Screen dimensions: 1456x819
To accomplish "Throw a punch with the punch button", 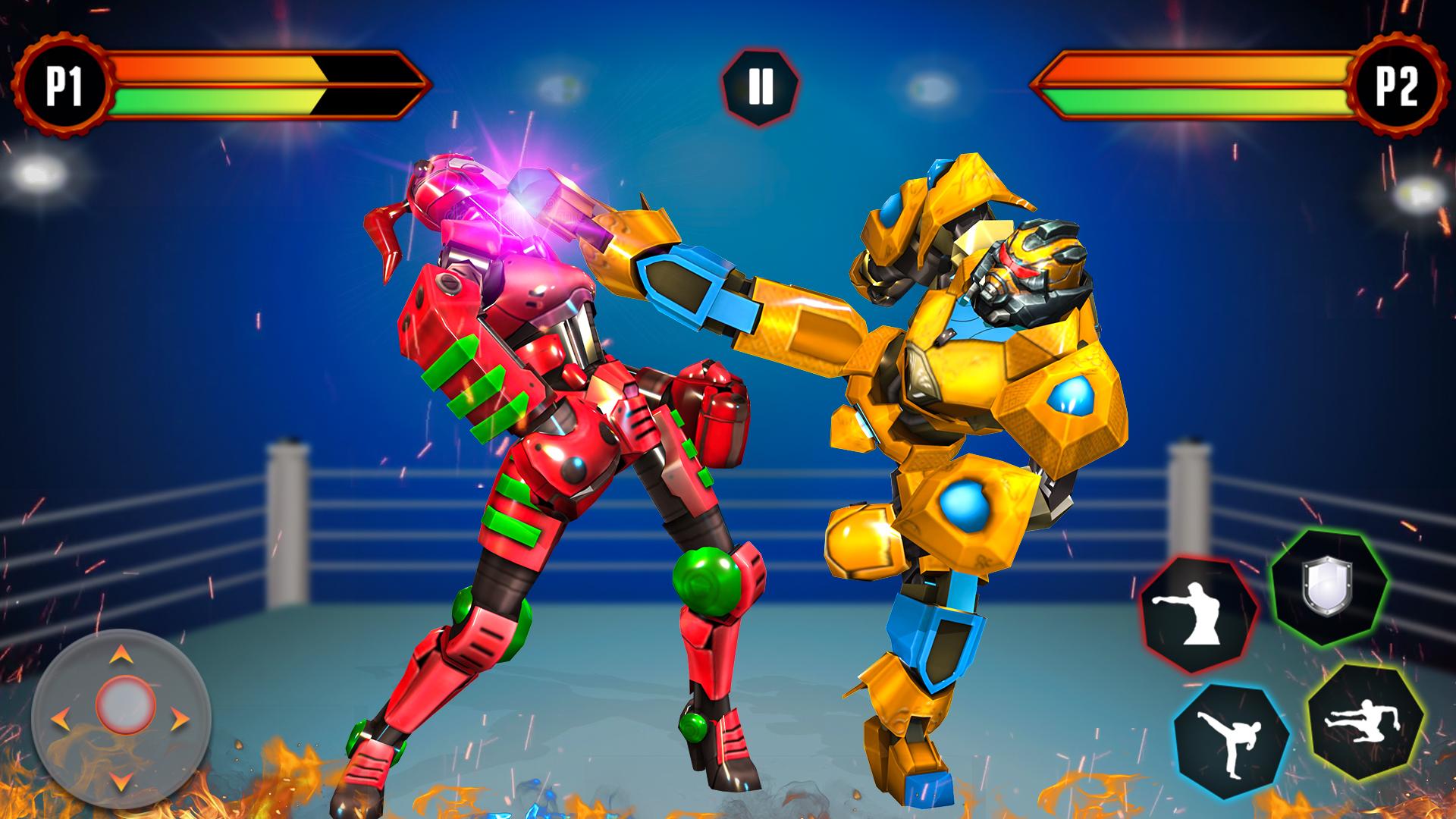I will [x=1198, y=614].
